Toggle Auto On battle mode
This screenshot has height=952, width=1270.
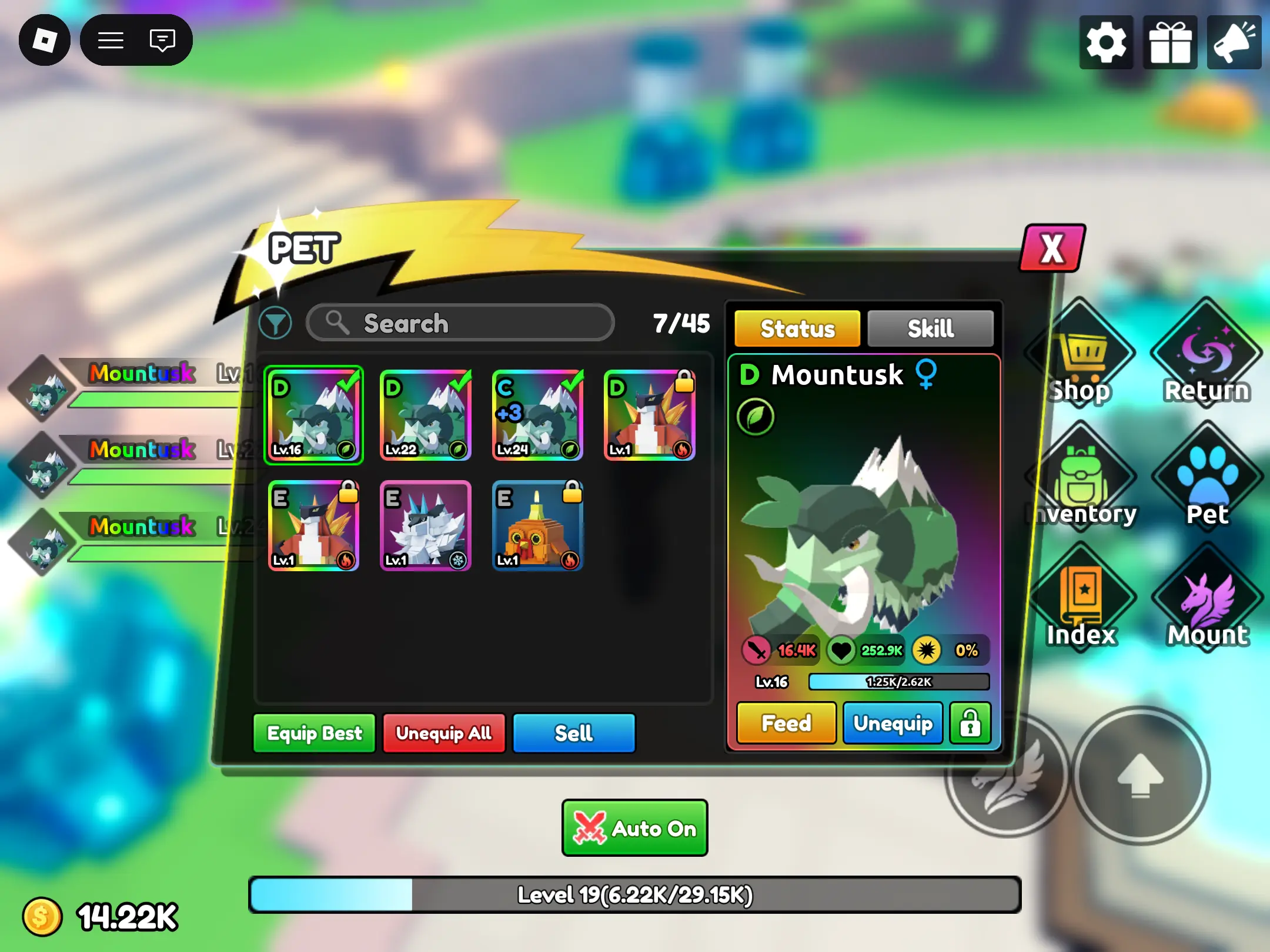click(x=634, y=828)
